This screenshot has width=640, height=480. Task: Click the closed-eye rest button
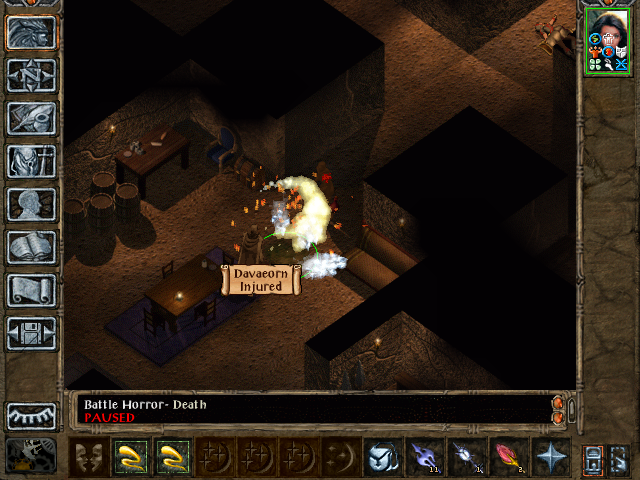31,415
